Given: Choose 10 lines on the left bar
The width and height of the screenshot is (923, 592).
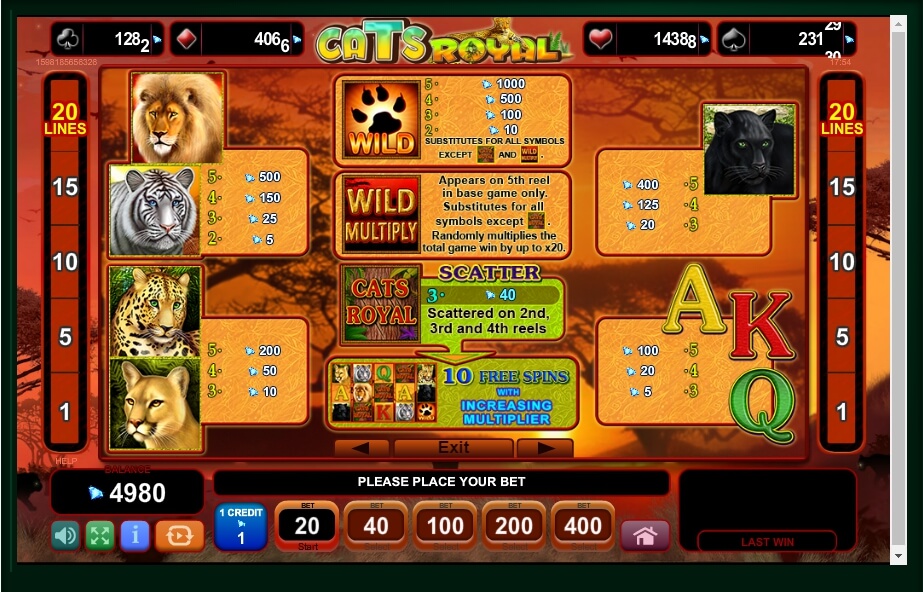Looking at the screenshot, I should (x=65, y=262).
